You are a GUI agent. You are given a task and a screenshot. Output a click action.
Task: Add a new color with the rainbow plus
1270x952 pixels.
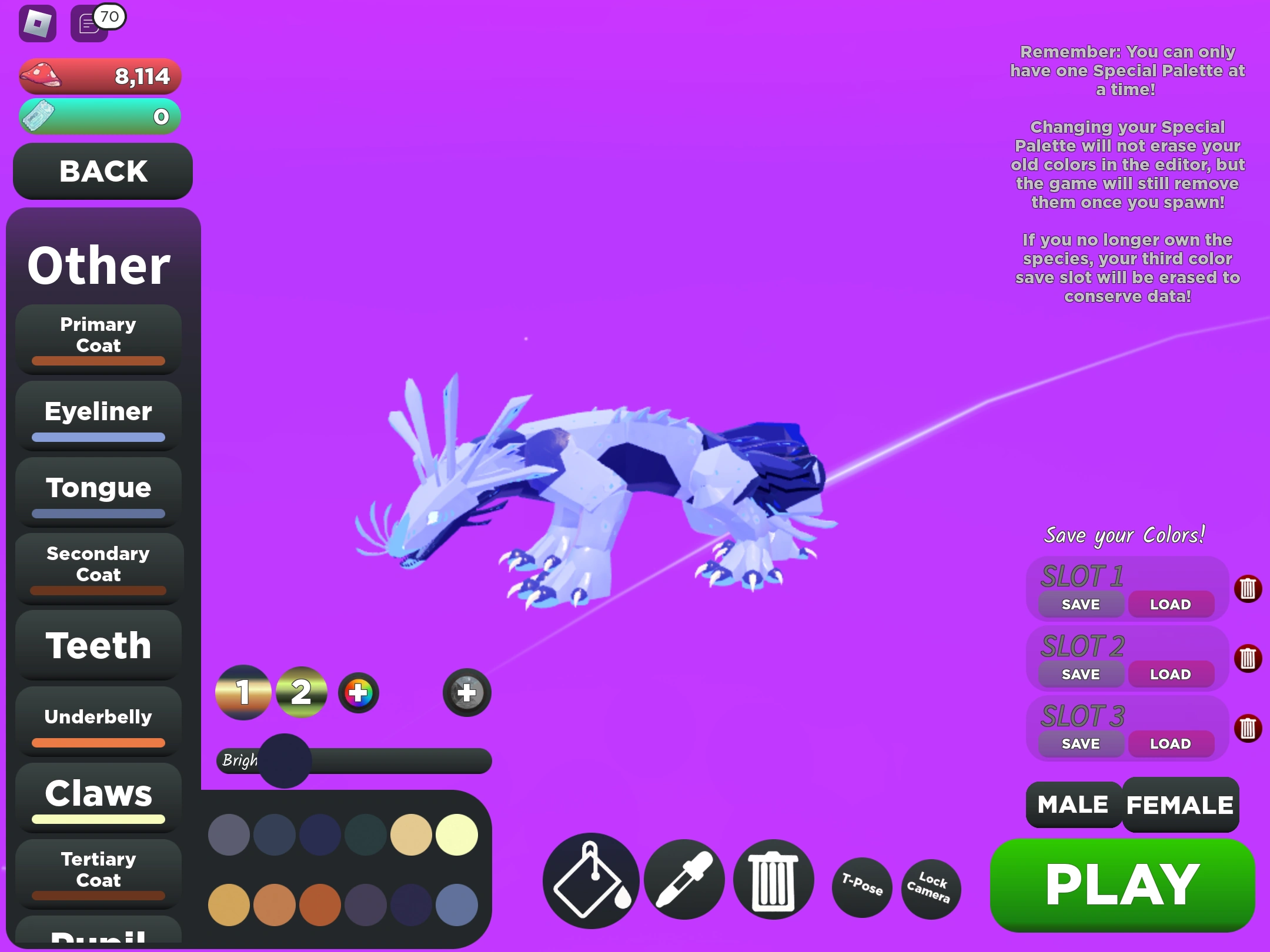(x=359, y=693)
